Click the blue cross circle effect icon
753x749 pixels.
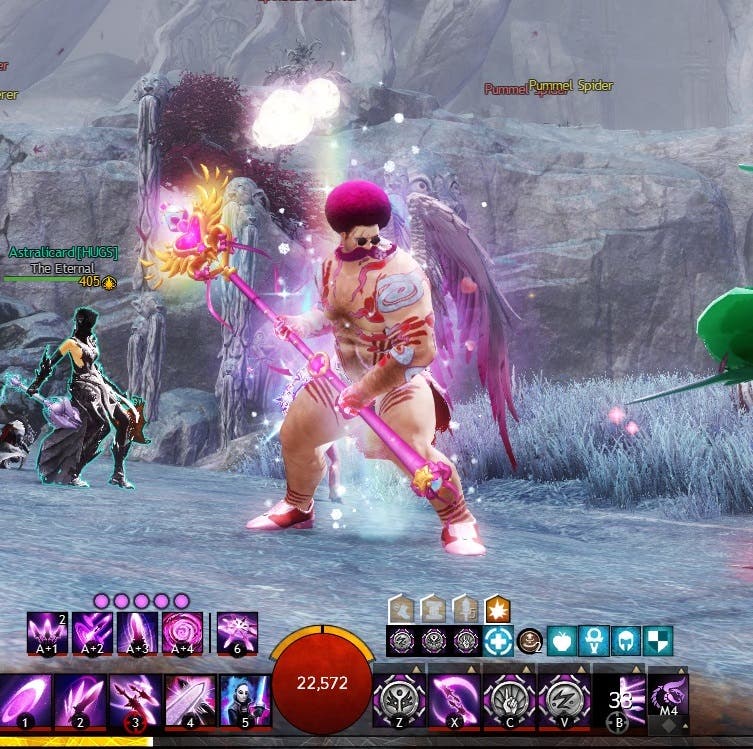click(x=498, y=641)
